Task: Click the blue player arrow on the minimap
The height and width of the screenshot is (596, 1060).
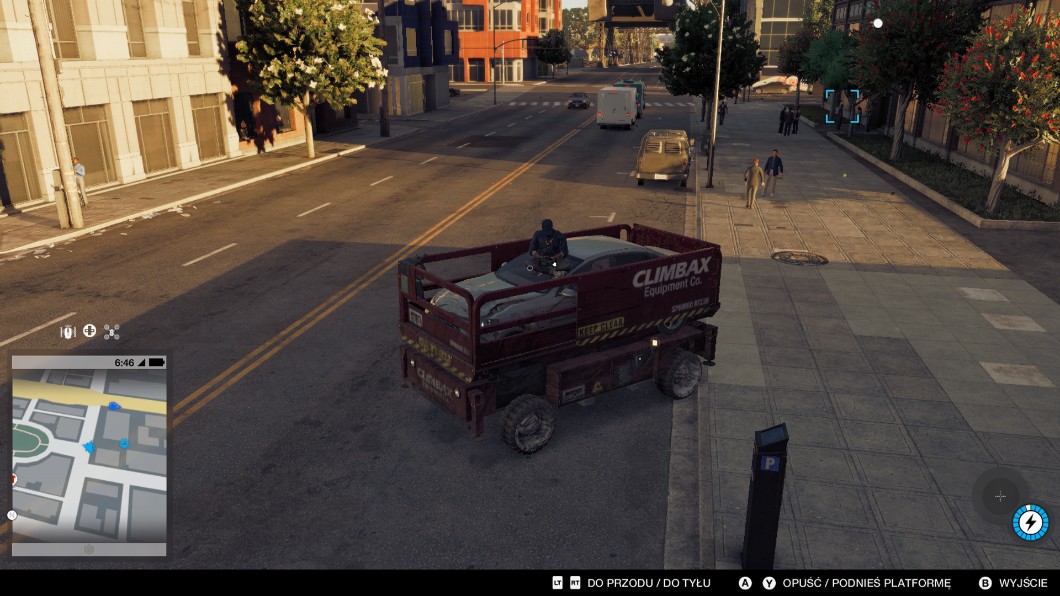Action: coord(90,447)
